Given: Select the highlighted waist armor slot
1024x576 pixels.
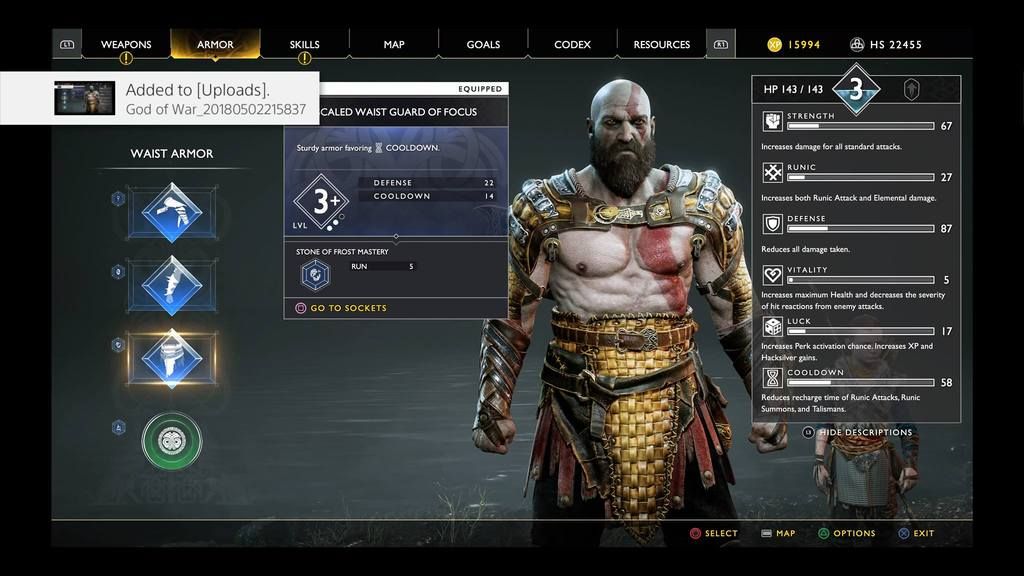Looking at the screenshot, I should coord(172,359).
